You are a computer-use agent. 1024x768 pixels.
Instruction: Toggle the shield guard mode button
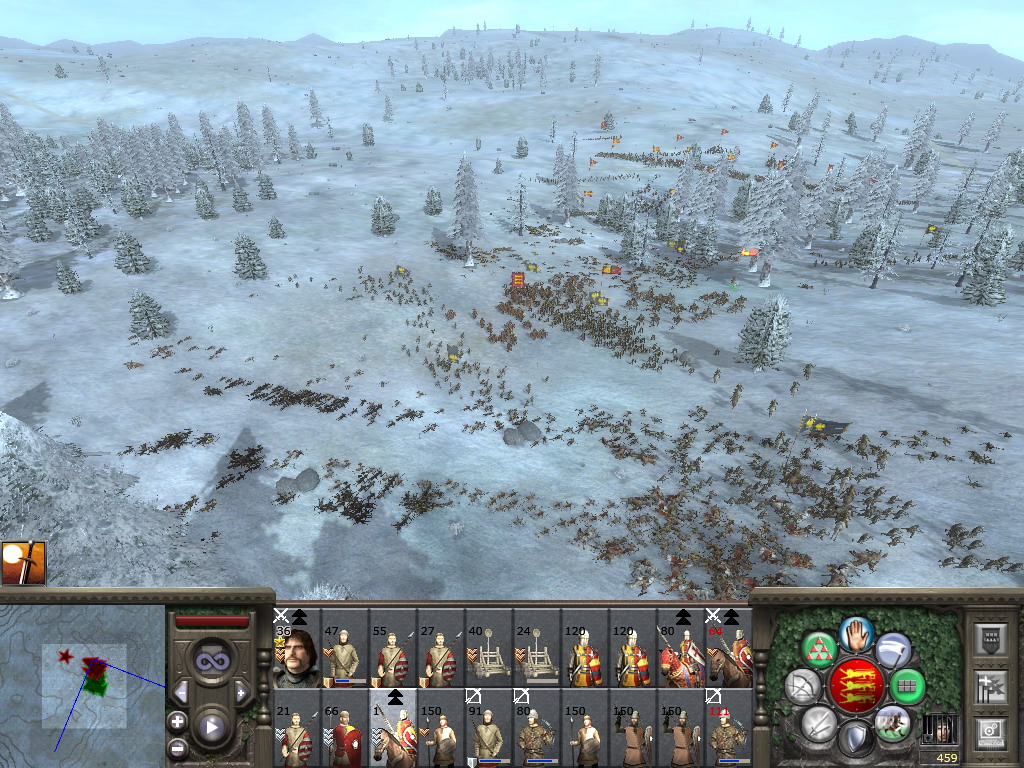[855, 738]
